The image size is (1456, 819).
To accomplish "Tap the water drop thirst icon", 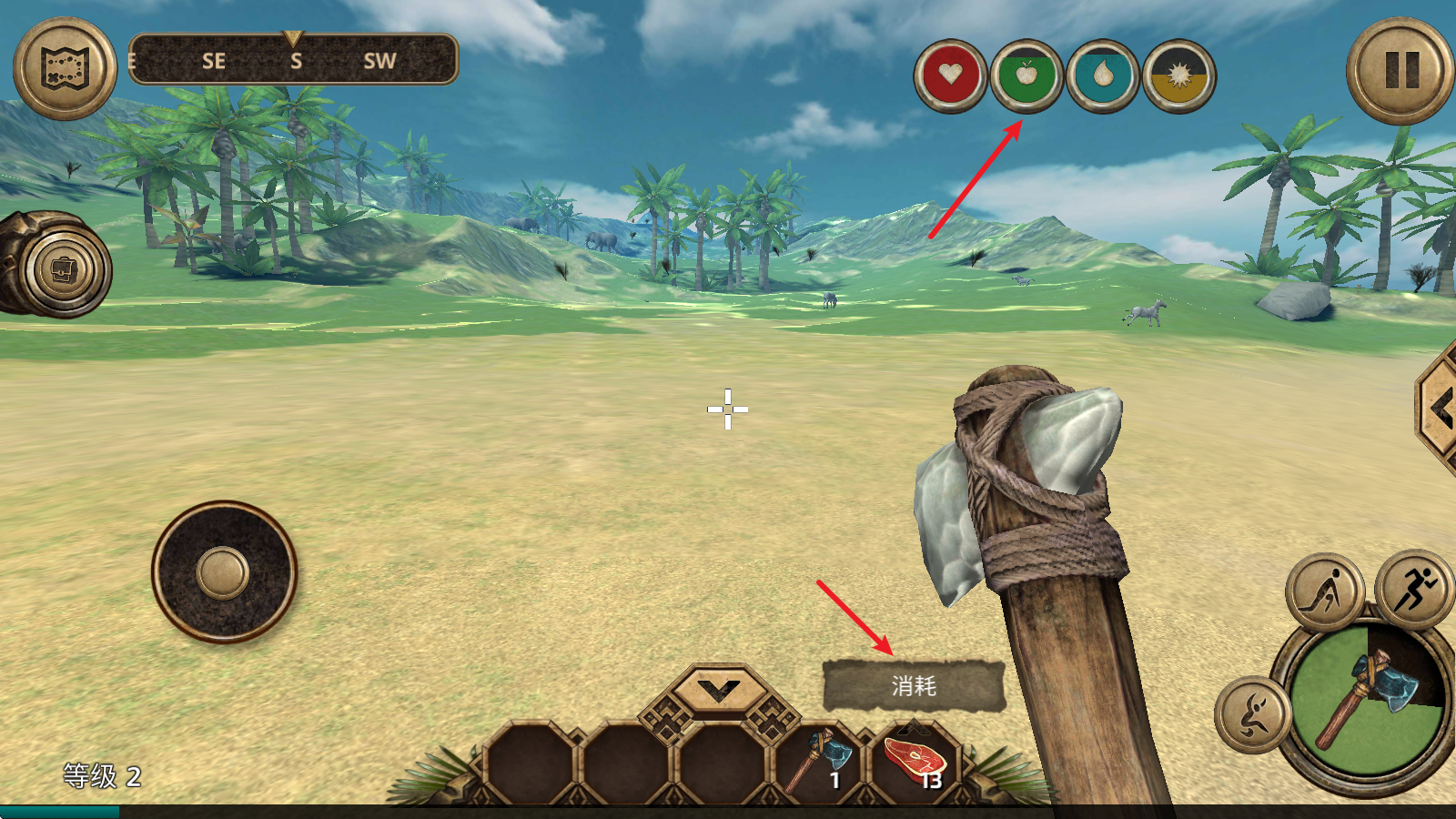I will 1103,76.
